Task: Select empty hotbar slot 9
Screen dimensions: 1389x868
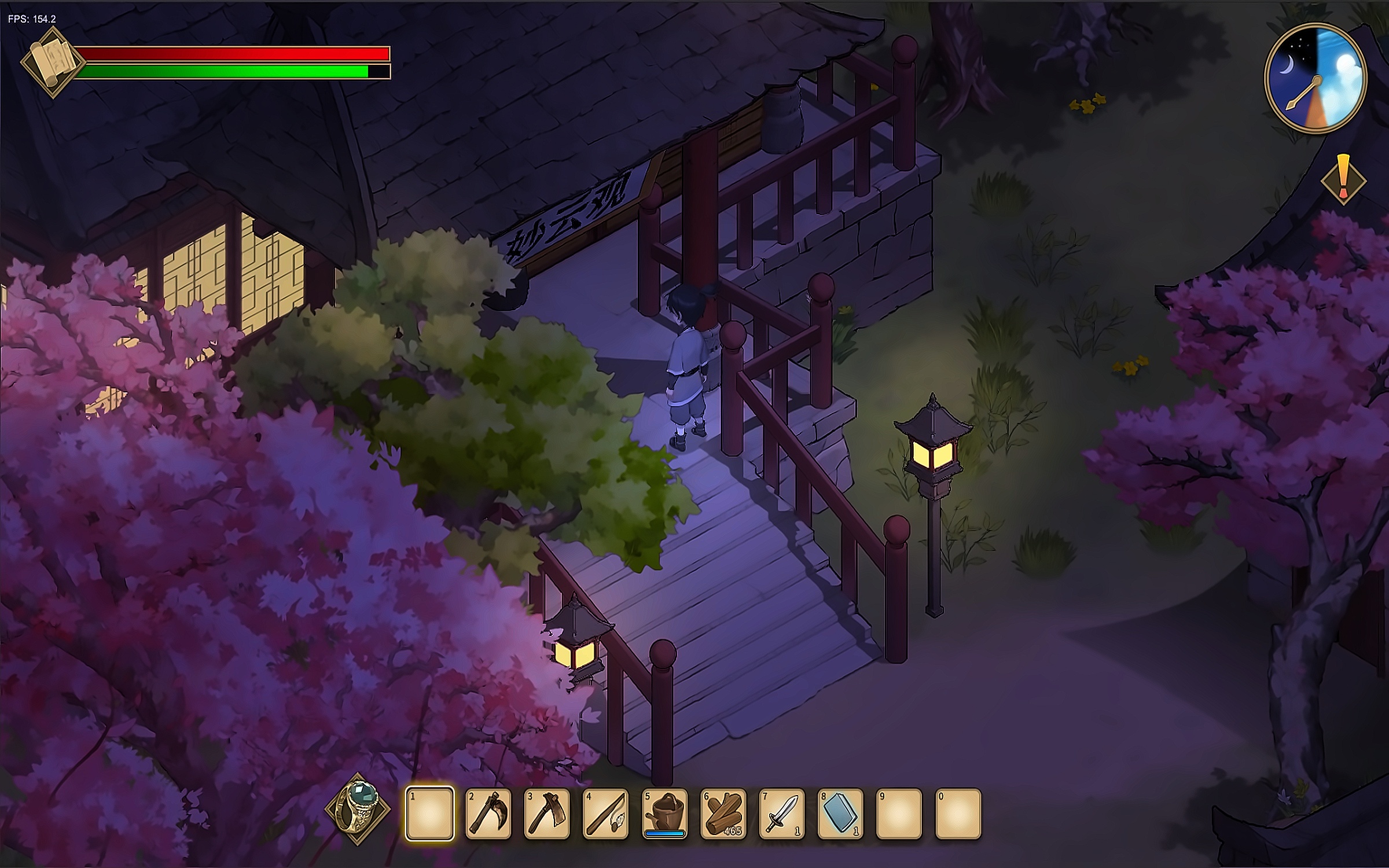Action: click(x=899, y=813)
